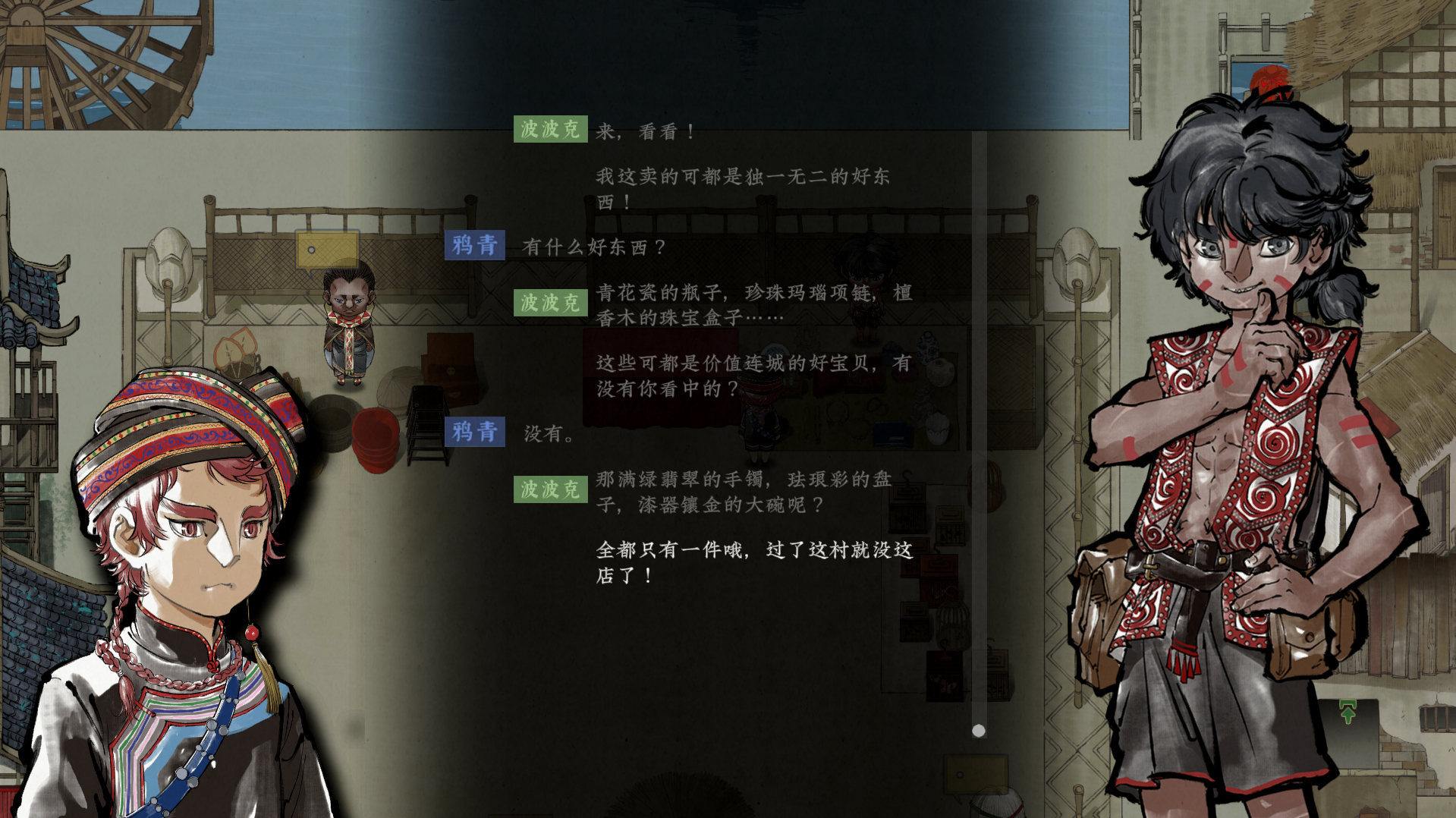Screen dimensions: 1456x818
Task: Click the first 波波克 speaker name tag
Action: pyautogui.click(x=551, y=129)
